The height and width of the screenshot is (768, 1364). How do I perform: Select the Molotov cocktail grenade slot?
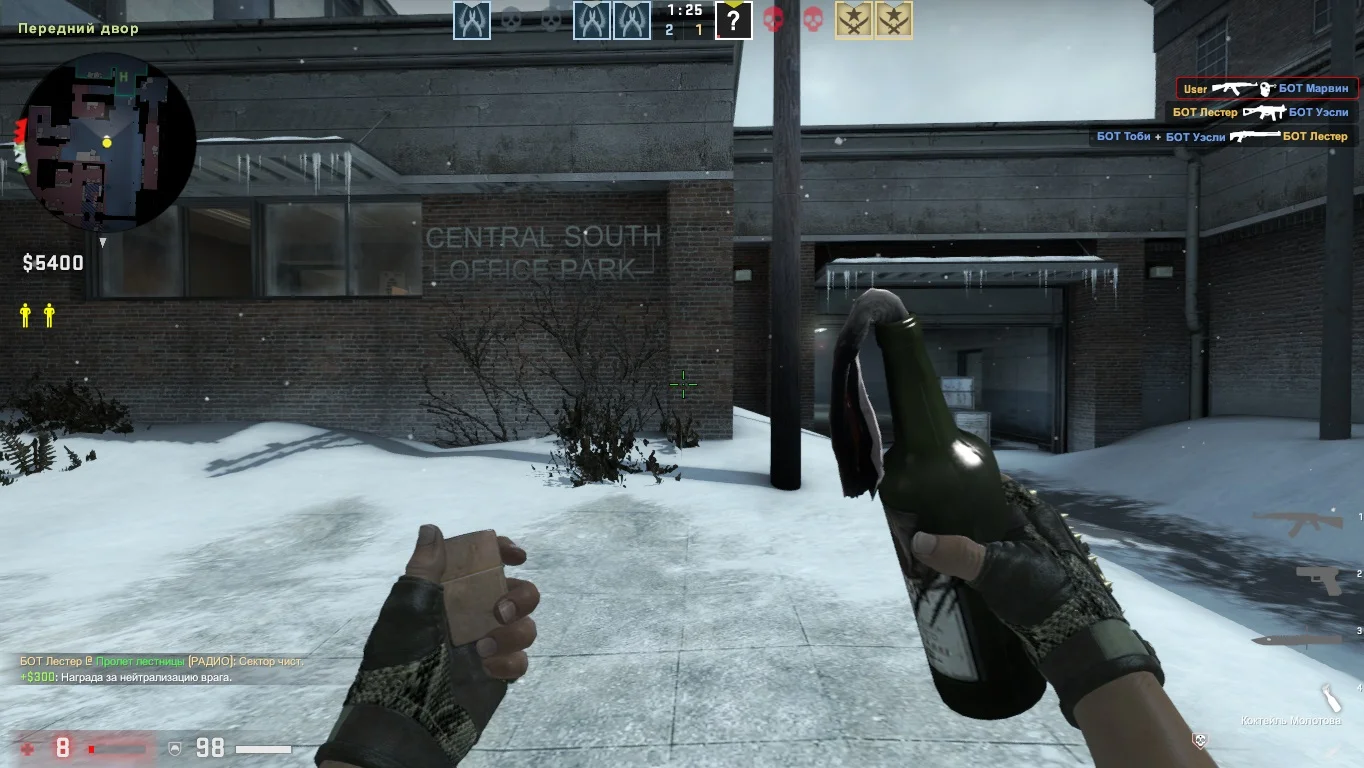pyautogui.click(x=1330, y=697)
